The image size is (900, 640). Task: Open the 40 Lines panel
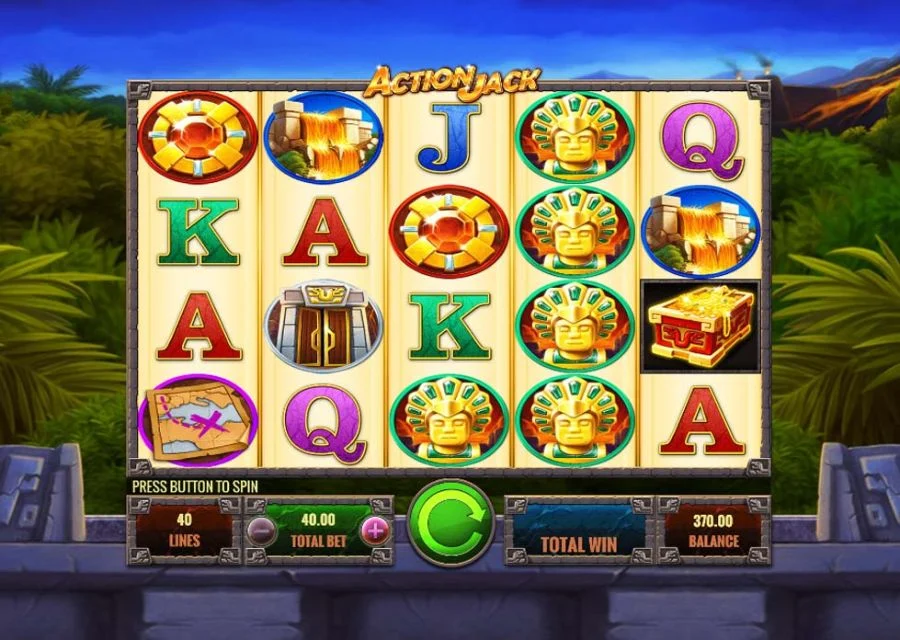coord(183,530)
